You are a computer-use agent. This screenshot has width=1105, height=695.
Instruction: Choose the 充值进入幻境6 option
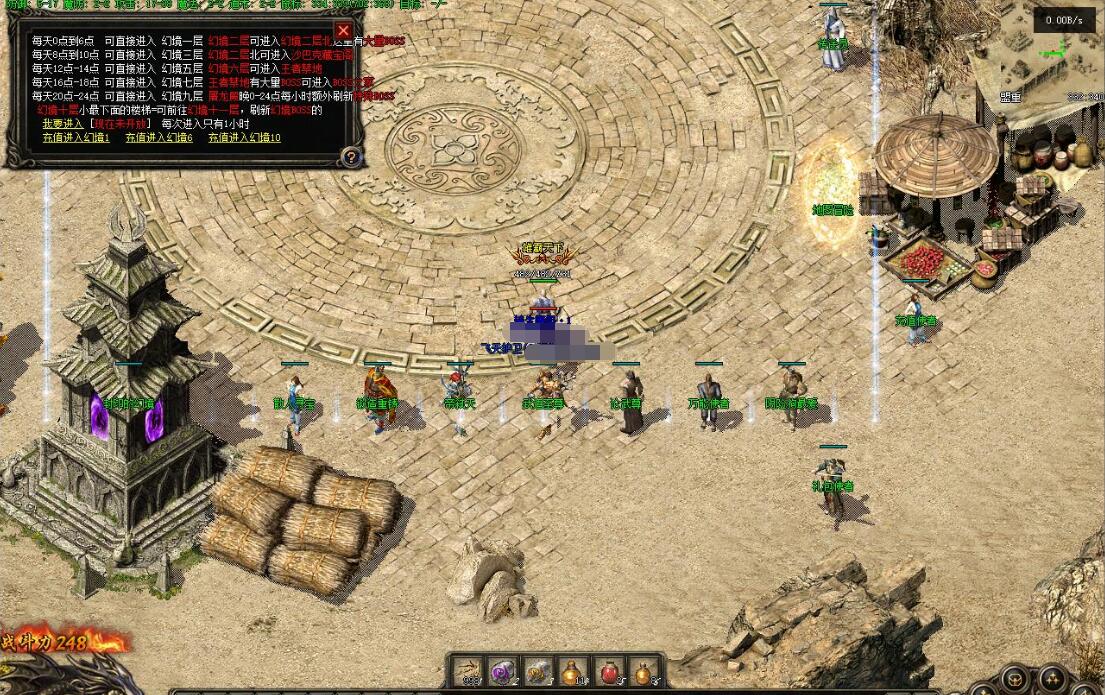pyautogui.click(x=159, y=138)
